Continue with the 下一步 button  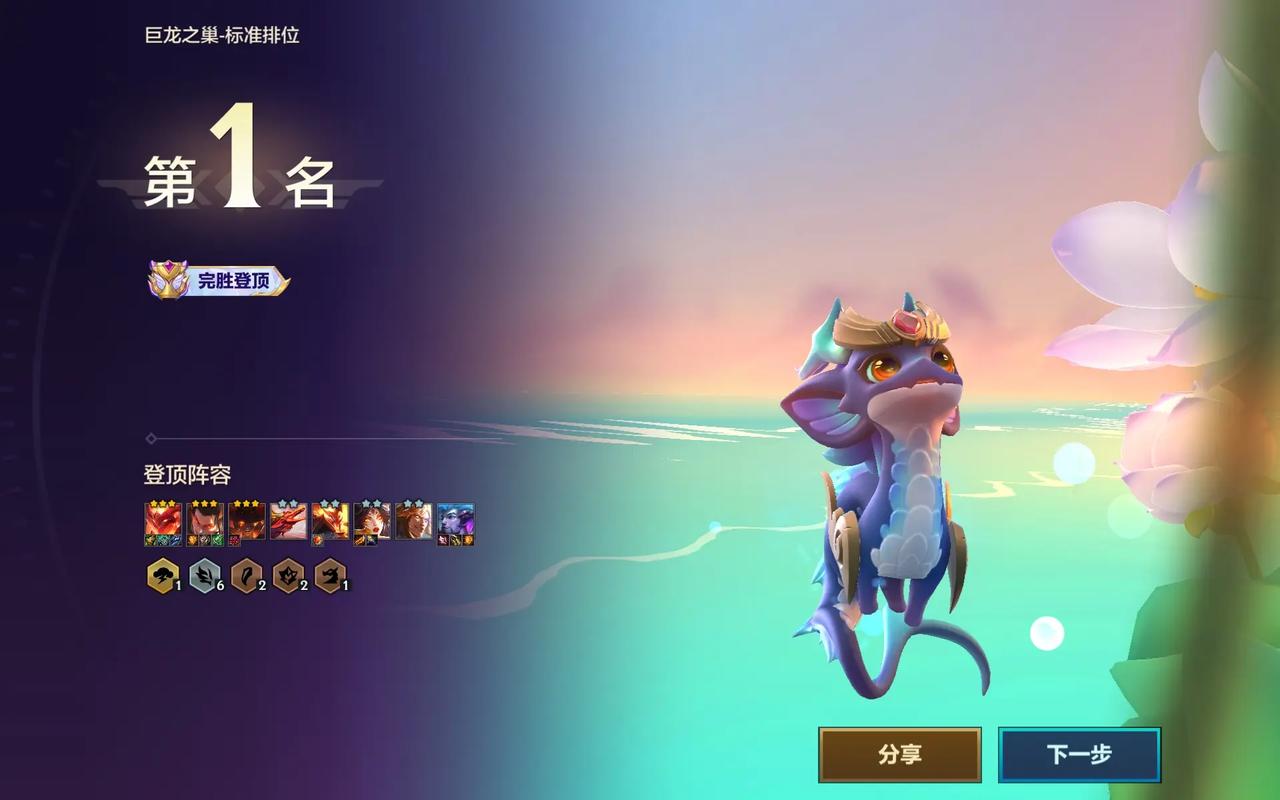pos(1079,755)
